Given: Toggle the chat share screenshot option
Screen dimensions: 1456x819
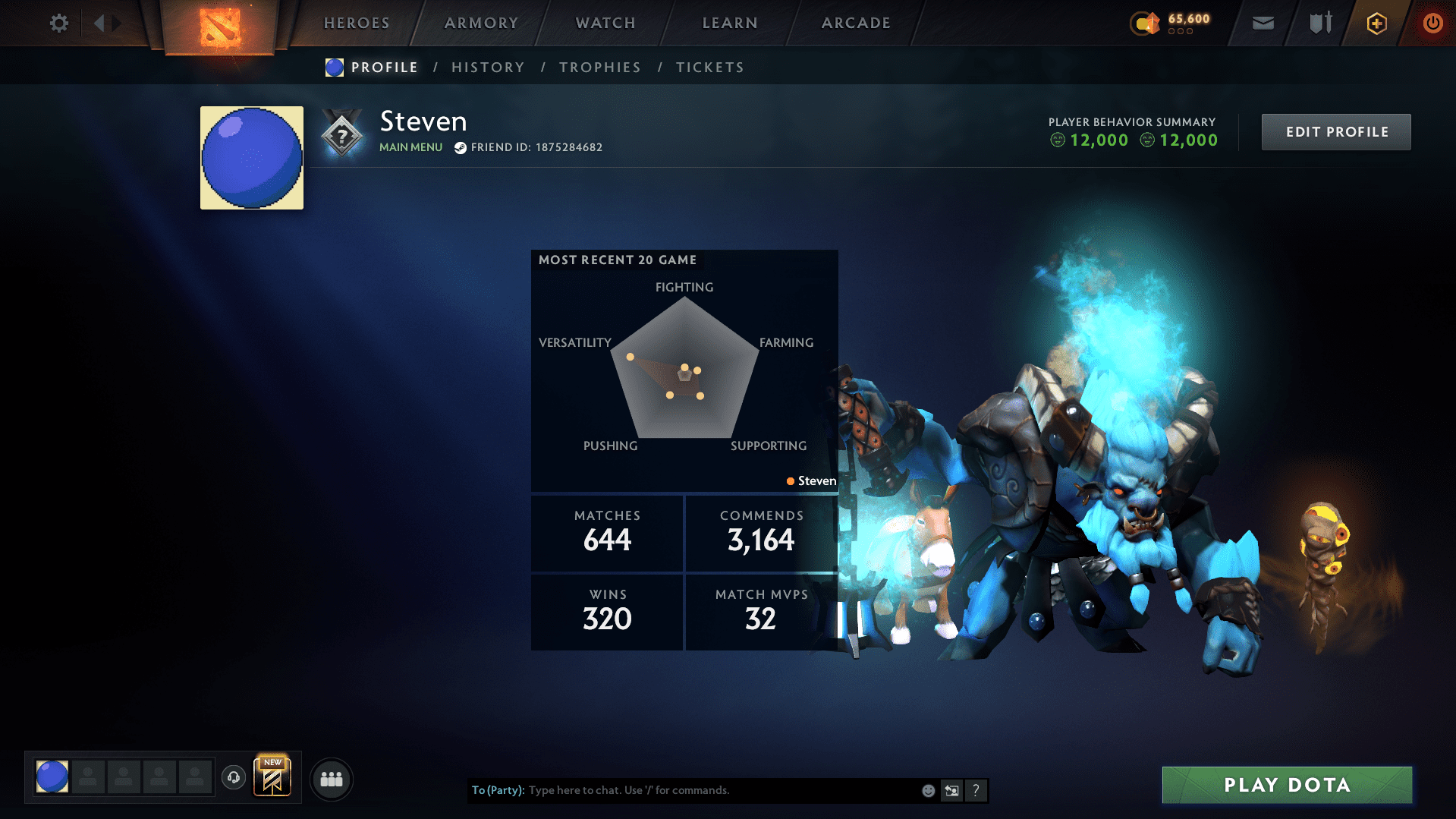Looking at the screenshot, I should pyautogui.click(x=952, y=790).
